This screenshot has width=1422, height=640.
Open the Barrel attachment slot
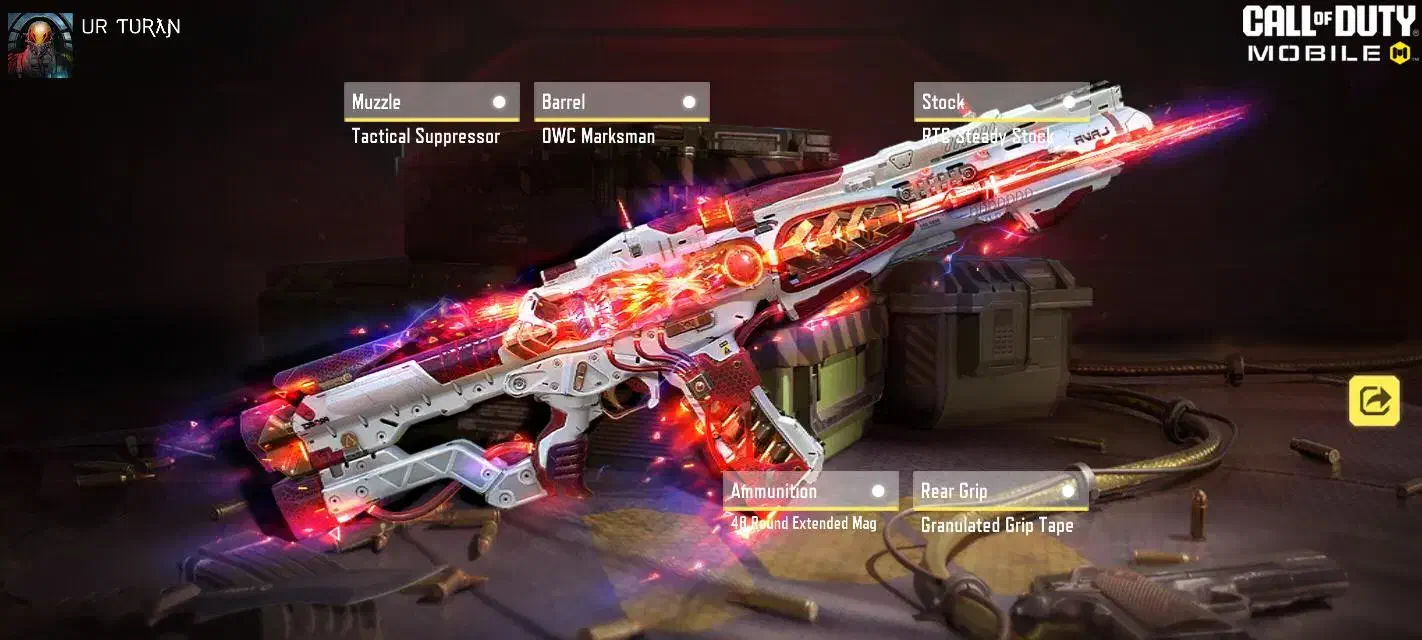click(x=621, y=102)
